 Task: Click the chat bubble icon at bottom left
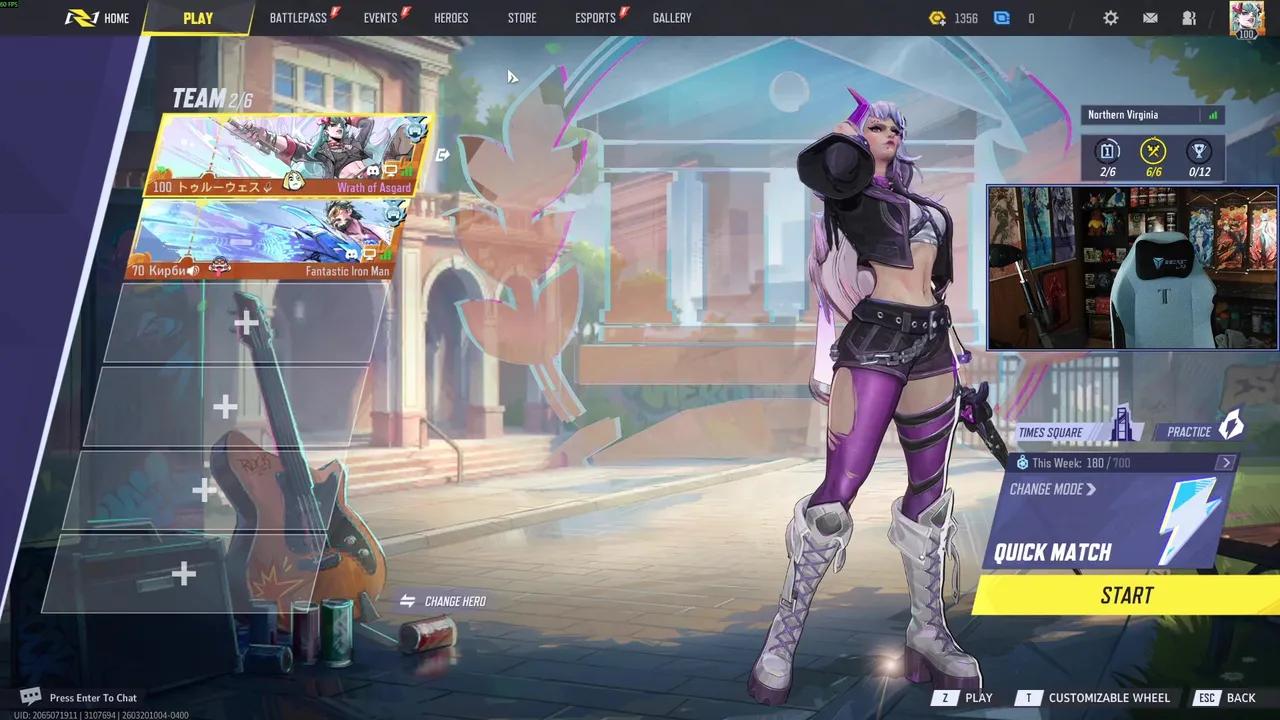30,694
